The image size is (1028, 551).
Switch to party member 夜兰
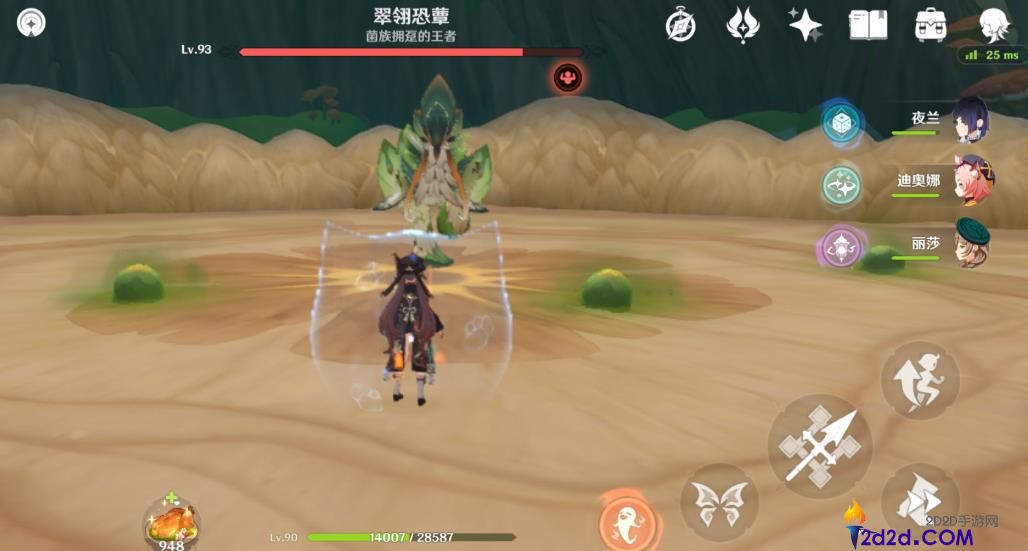pos(968,120)
